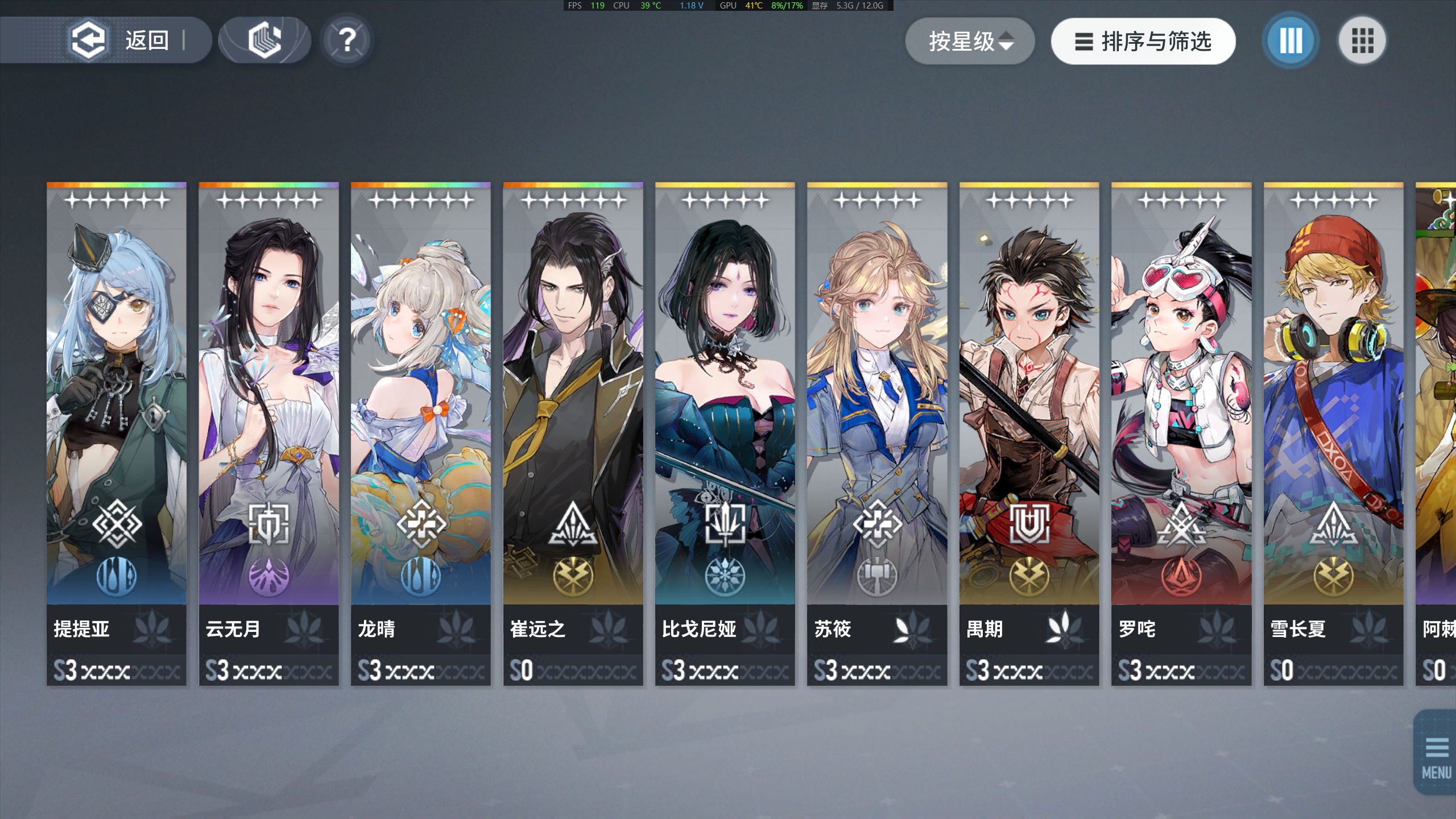This screenshot has height=819, width=1456.
Task: Open the 排序与筛选 filter menu
Action: (1143, 41)
